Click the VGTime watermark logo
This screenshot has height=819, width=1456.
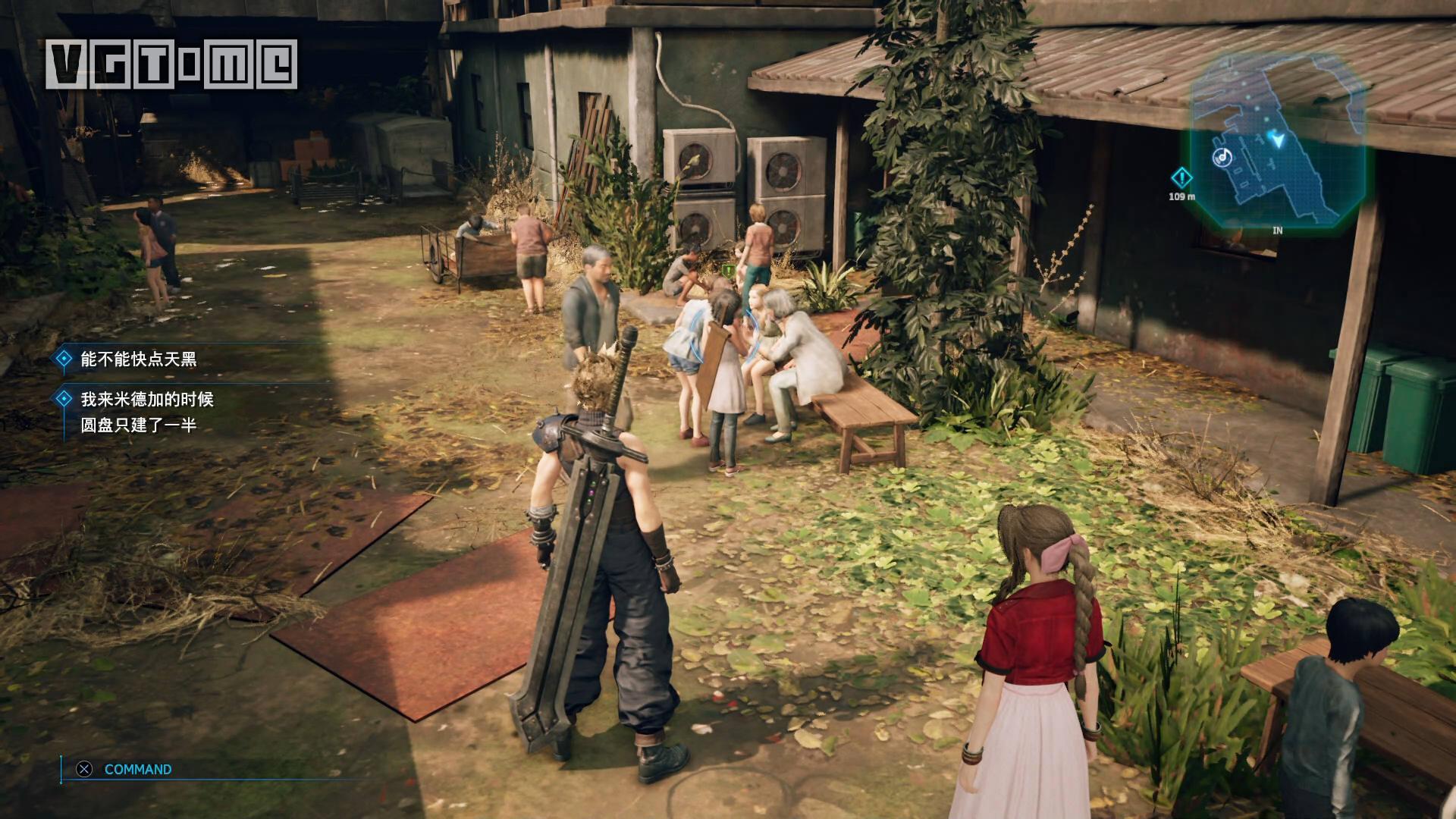171,64
